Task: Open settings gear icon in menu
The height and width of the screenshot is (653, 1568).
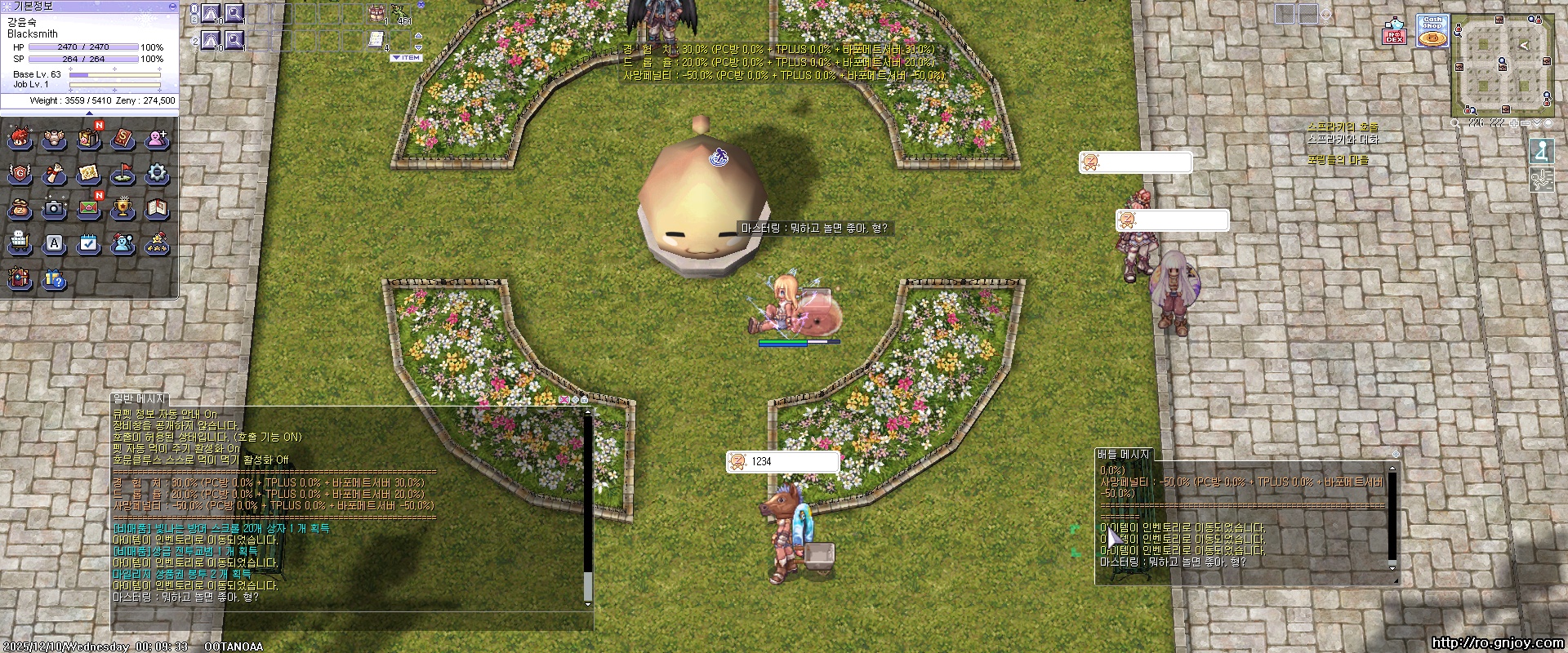Action: (157, 173)
